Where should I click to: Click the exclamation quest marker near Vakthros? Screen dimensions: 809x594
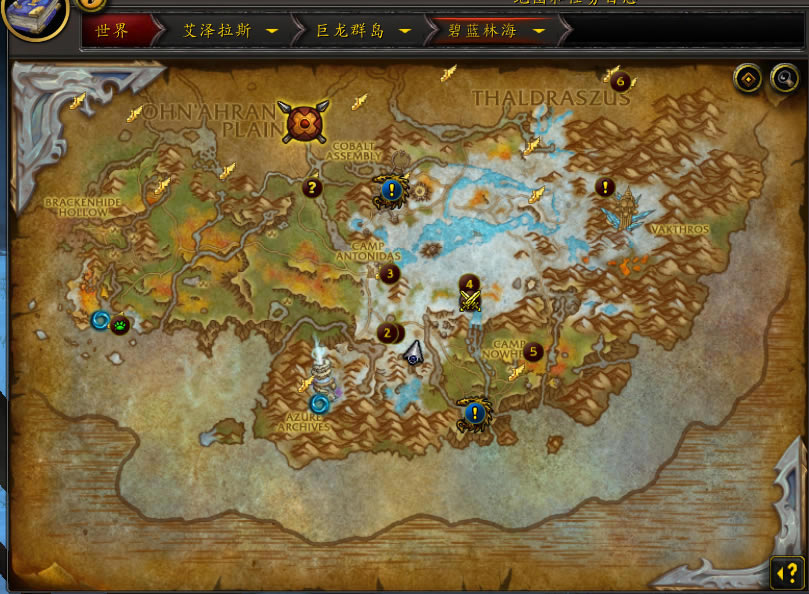pos(604,186)
